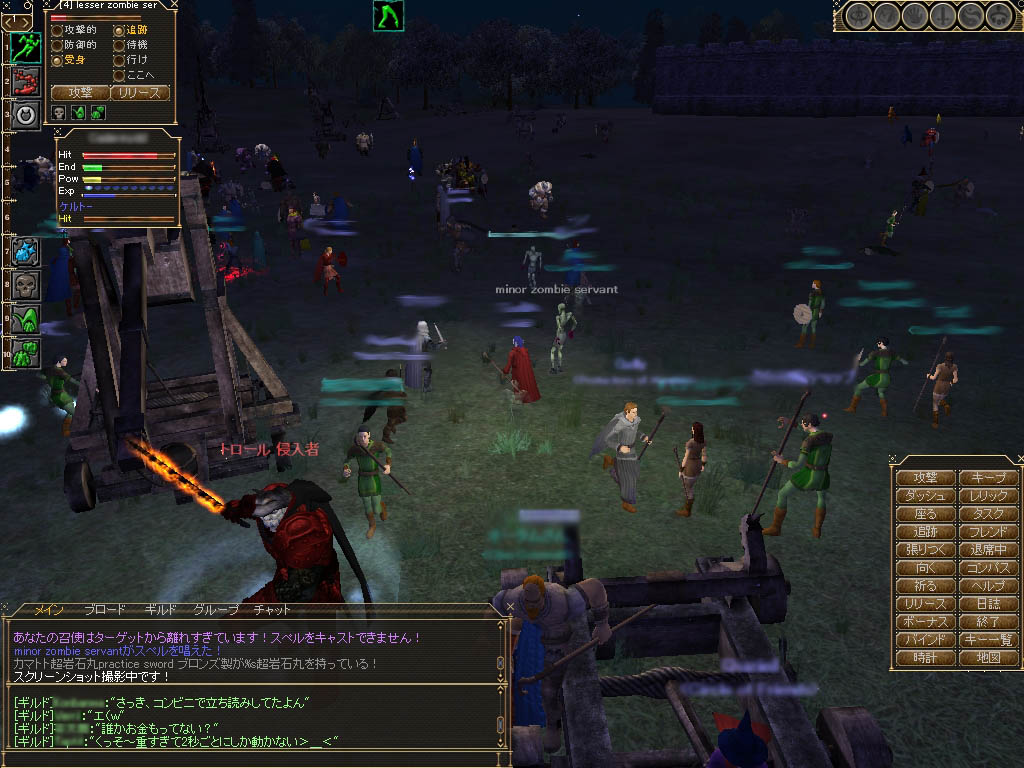Choose 座る to sit down
The width and height of the screenshot is (1024, 768).
(x=925, y=514)
